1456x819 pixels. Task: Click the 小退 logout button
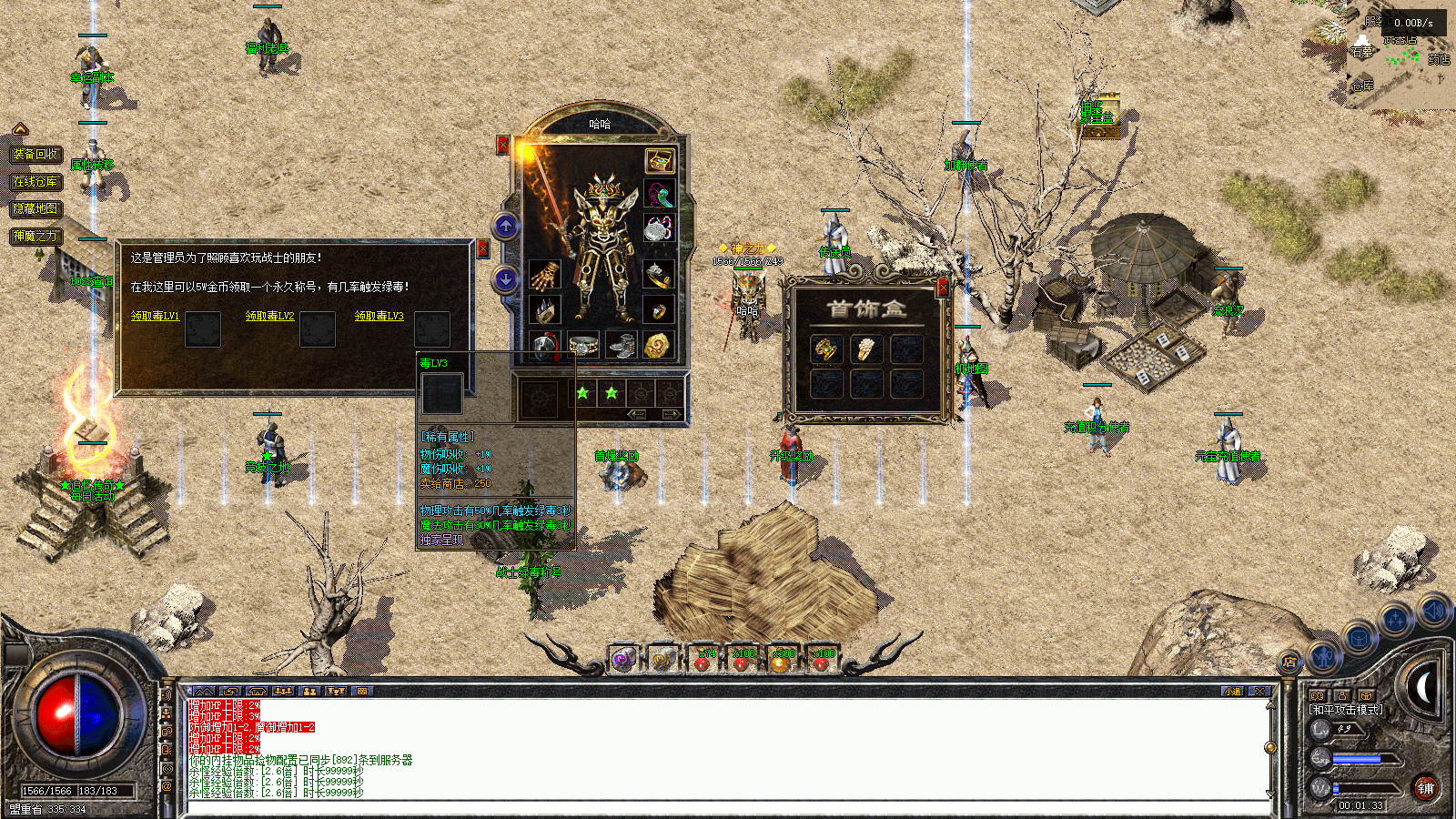coord(1232,692)
